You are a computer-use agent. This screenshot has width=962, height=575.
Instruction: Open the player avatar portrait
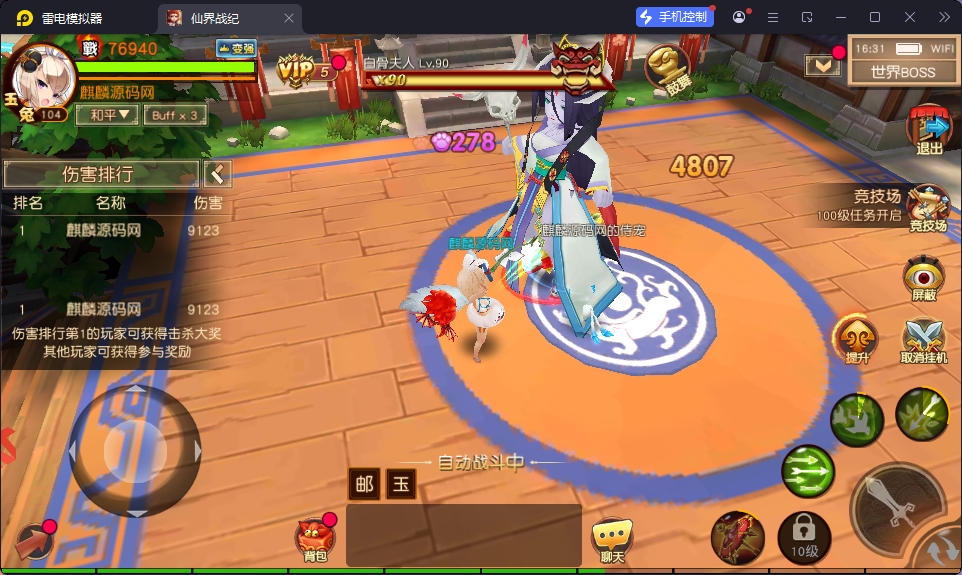[x=41, y=75]
